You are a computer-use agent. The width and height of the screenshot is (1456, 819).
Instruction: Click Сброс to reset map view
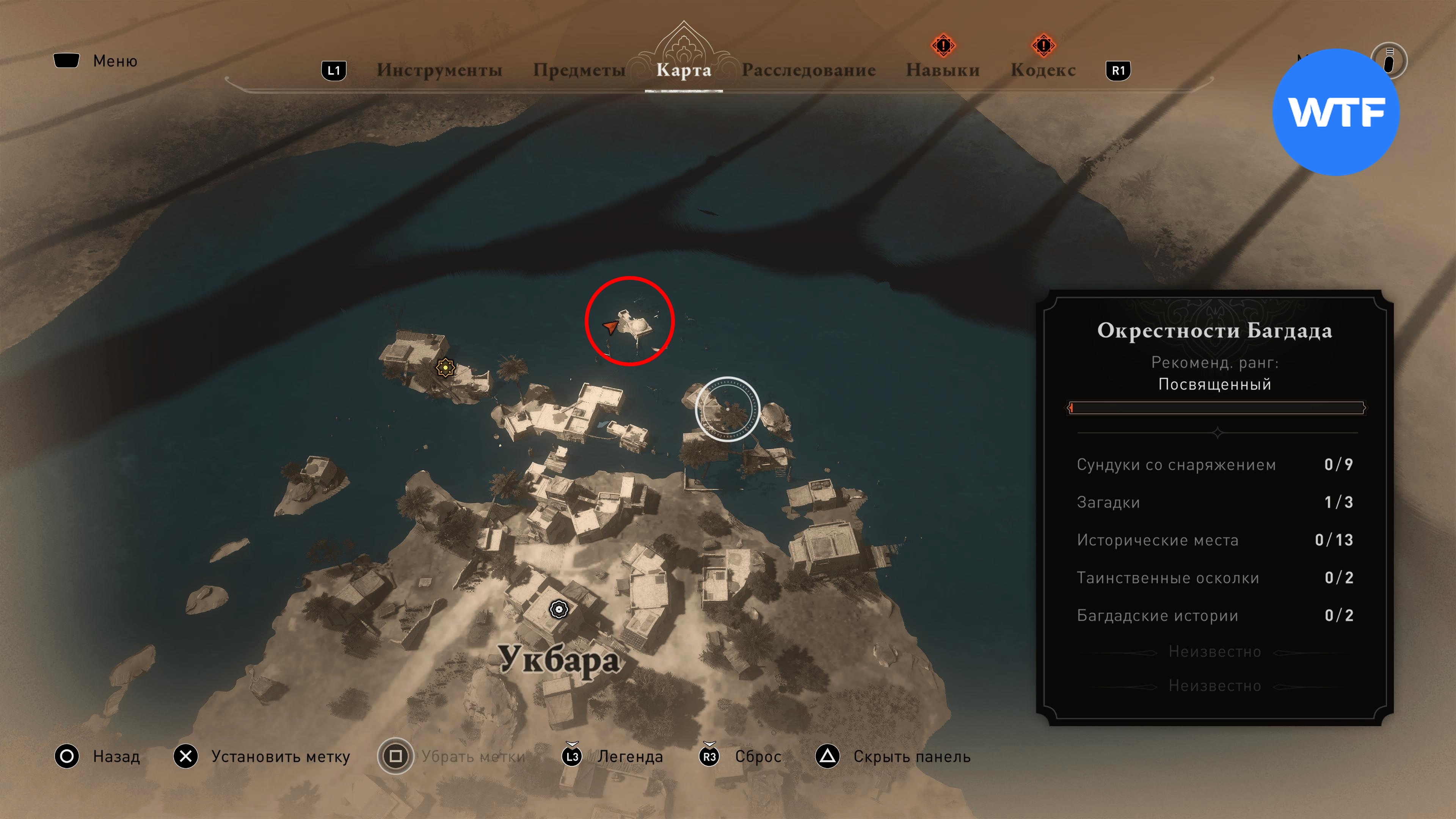click(x=758, y=756)
